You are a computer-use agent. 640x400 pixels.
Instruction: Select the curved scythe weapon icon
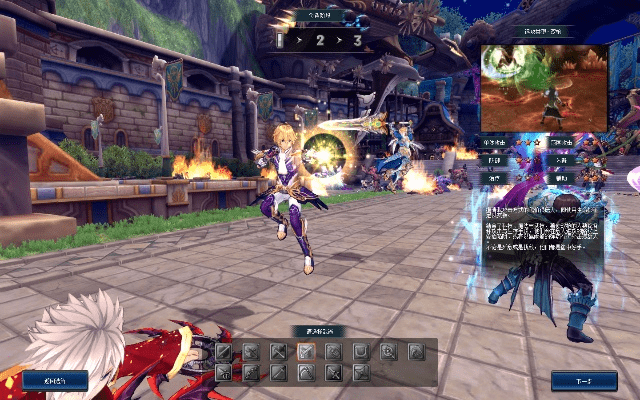(x=306, y=372)
